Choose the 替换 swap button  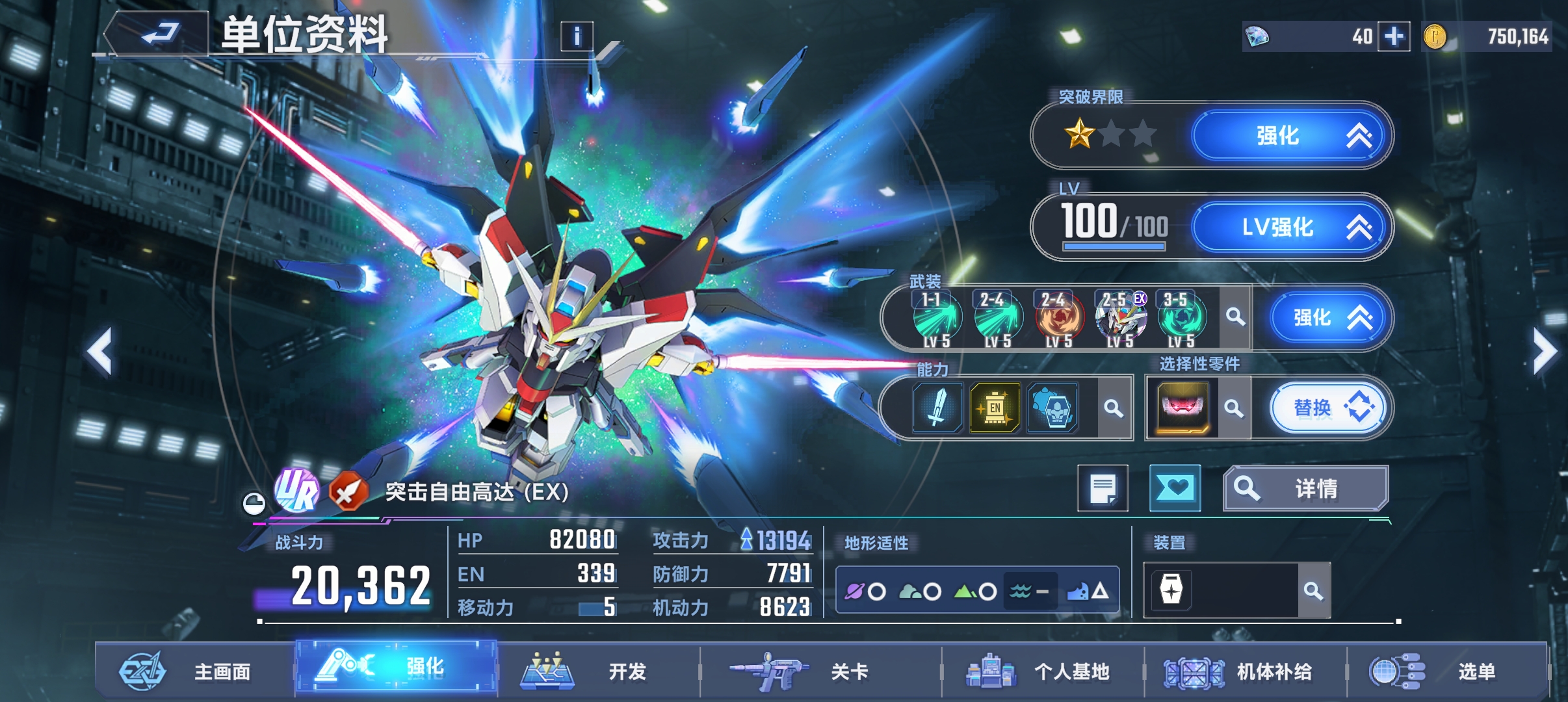1326,408
